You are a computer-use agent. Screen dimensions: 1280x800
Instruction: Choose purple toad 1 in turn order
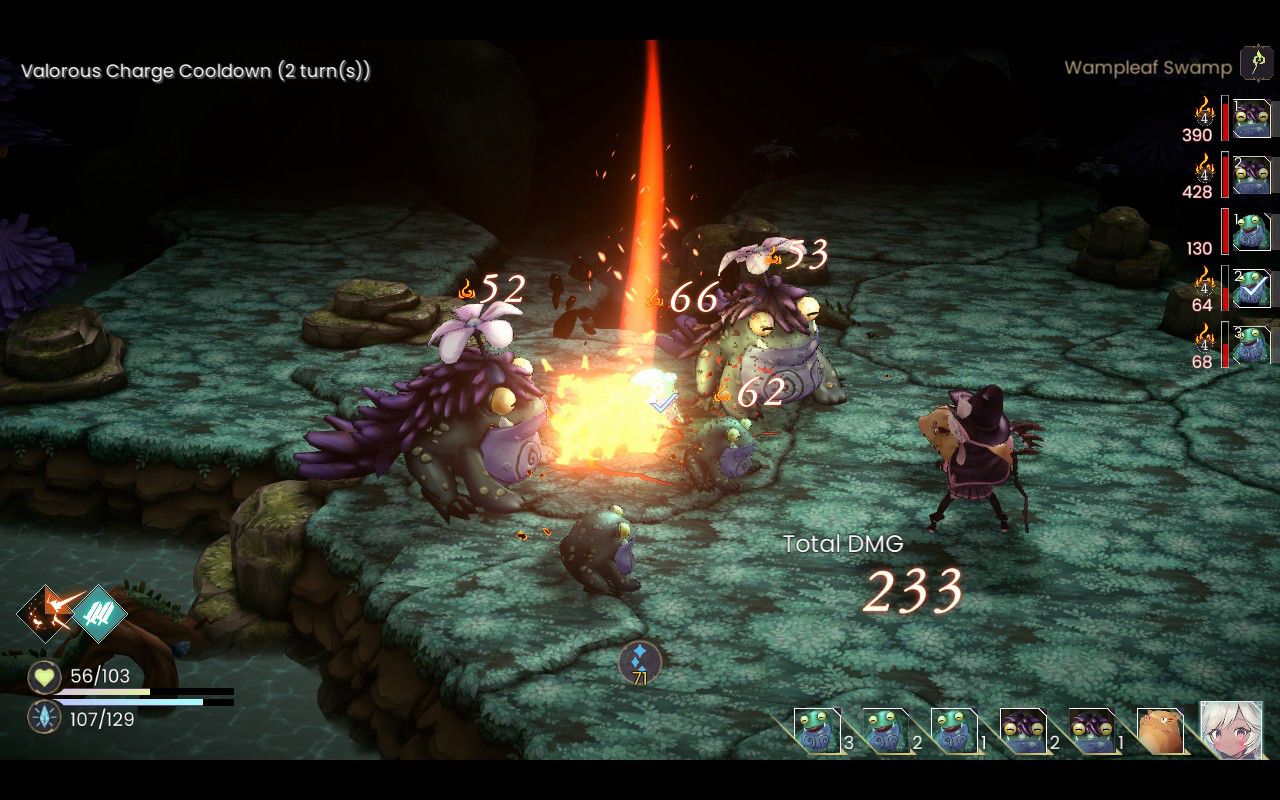1091,731
